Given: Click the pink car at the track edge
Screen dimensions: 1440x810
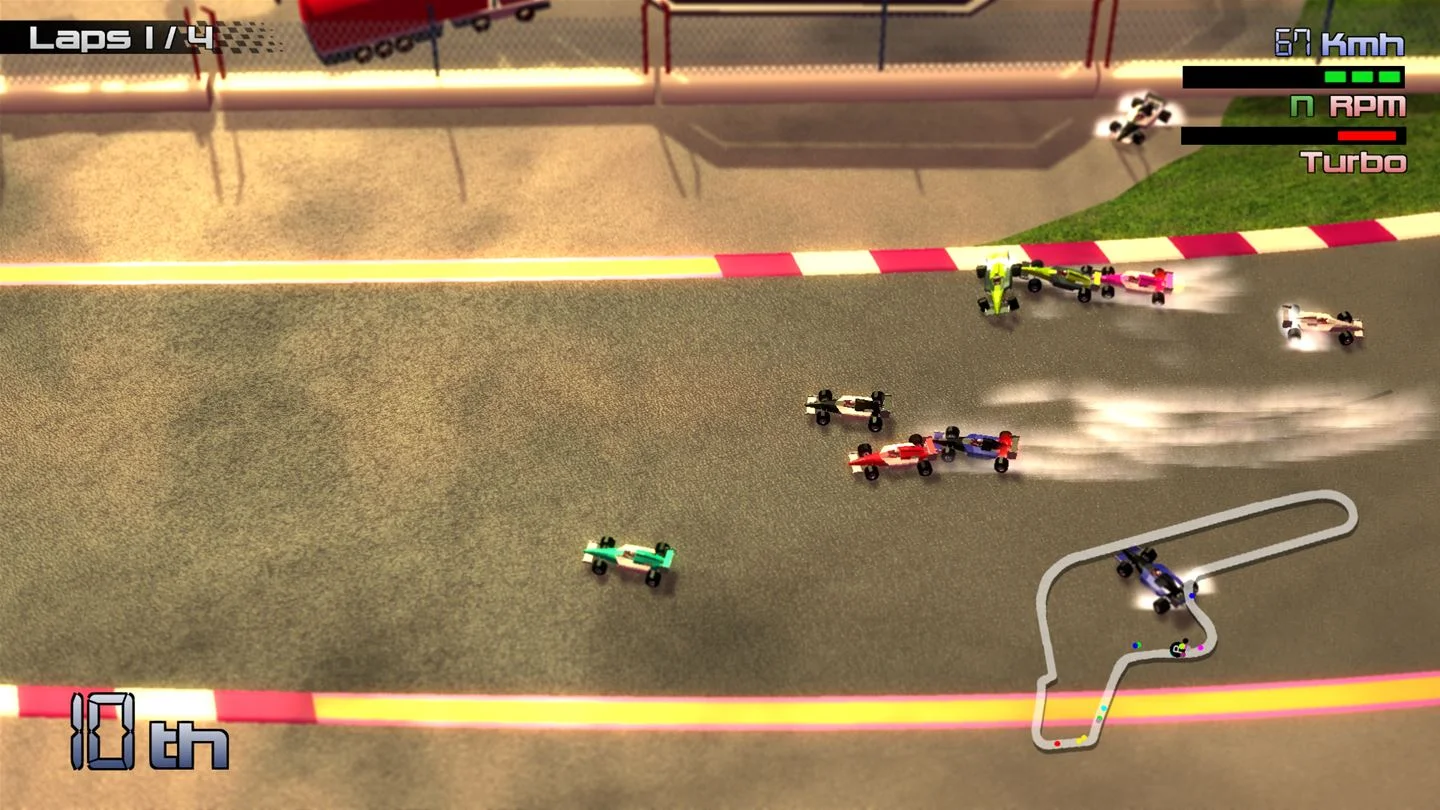Looking at the screenshot, I should point(1140,282).
